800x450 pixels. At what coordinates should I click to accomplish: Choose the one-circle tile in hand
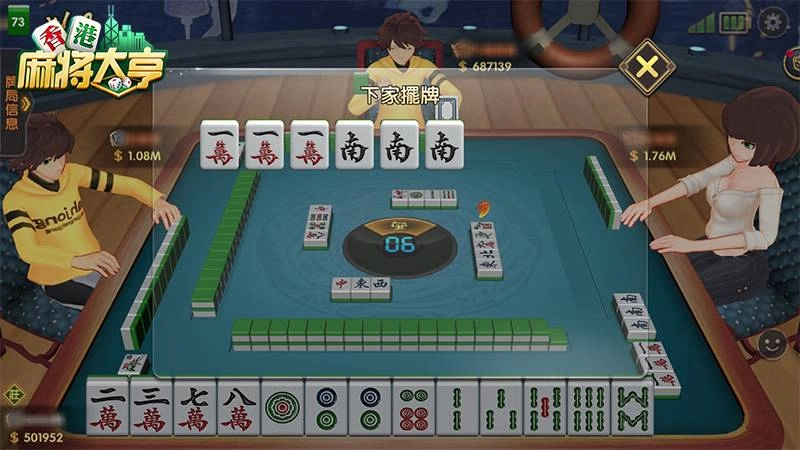(282, 409)
